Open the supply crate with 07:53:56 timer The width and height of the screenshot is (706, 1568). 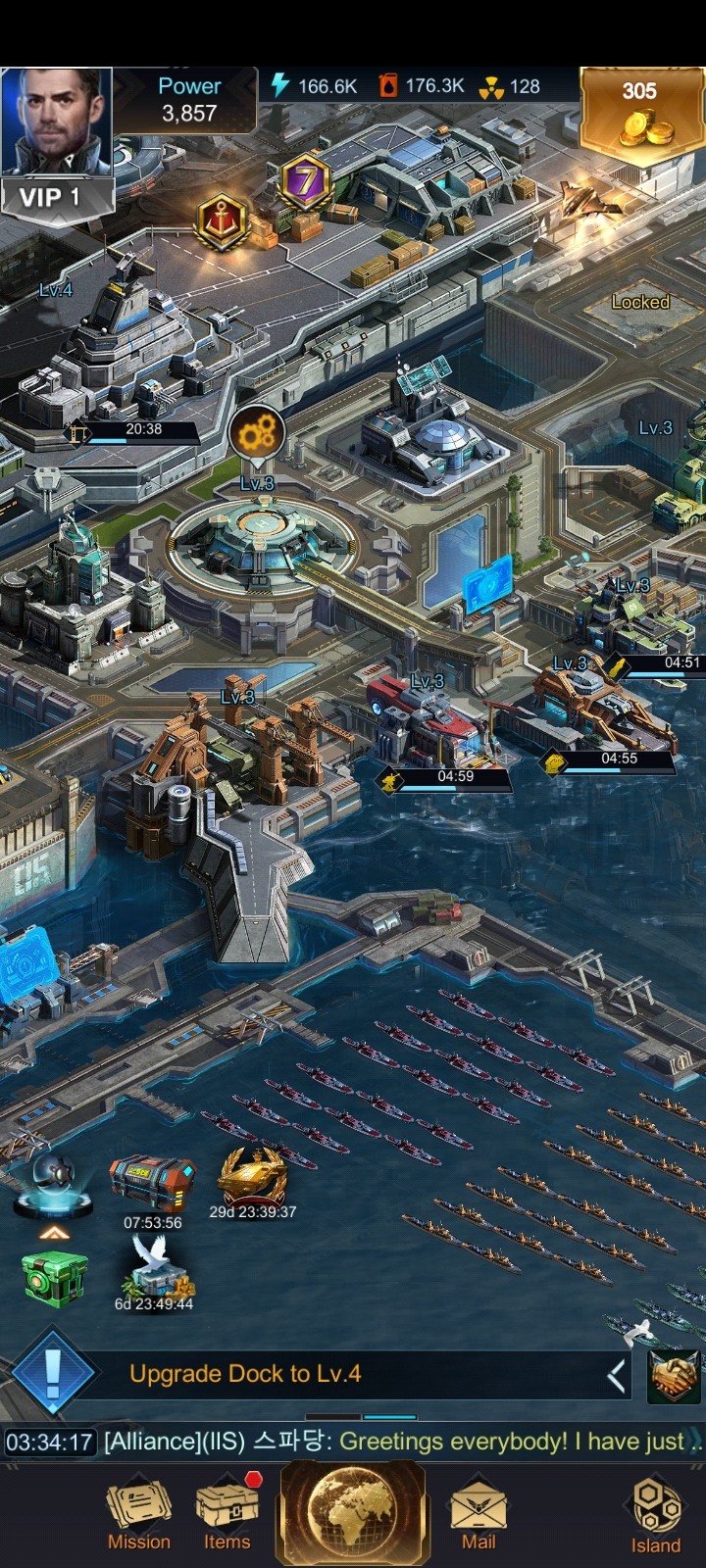152,1184
